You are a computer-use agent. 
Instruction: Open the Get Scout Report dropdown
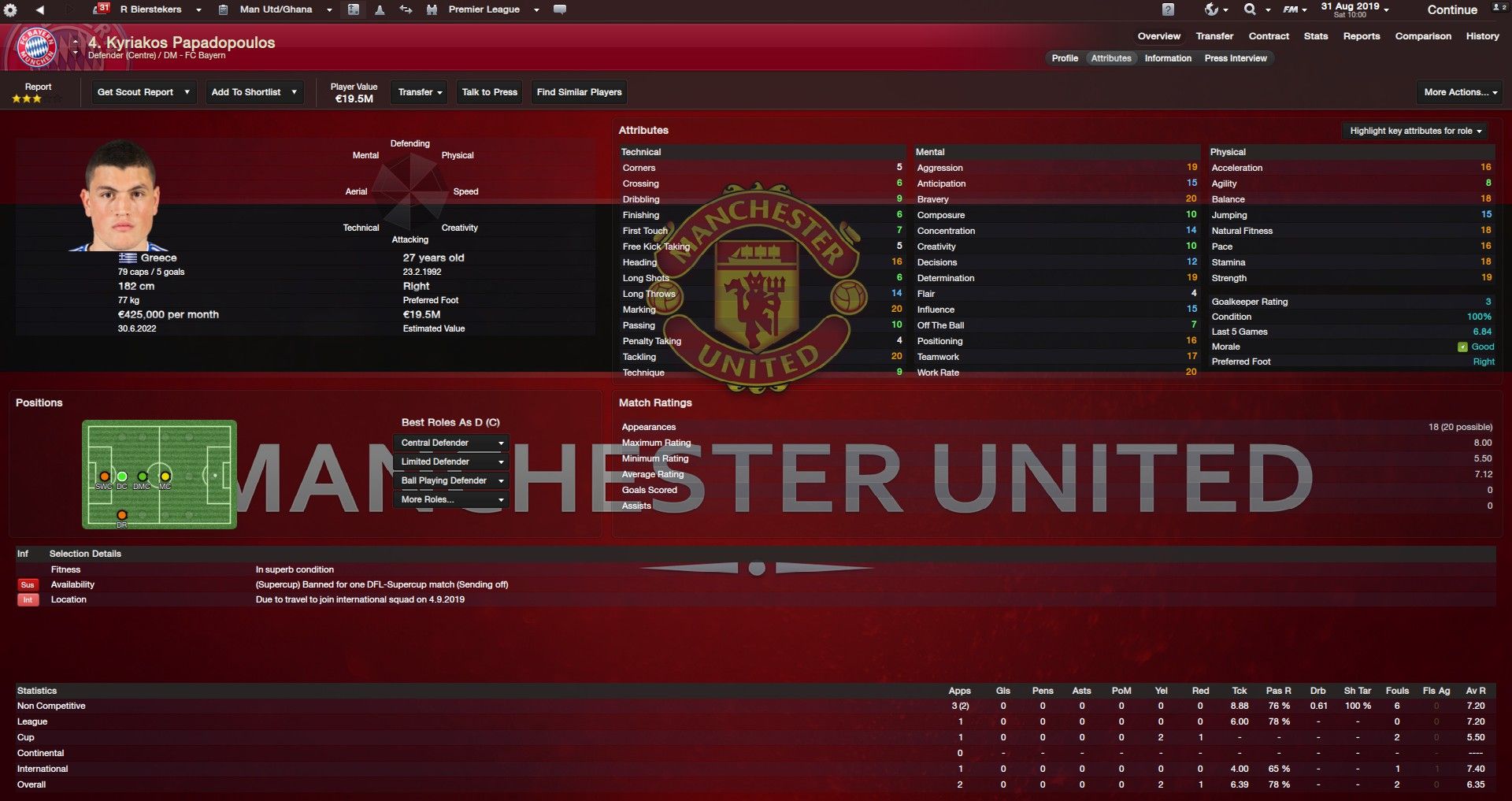[143, 92]
